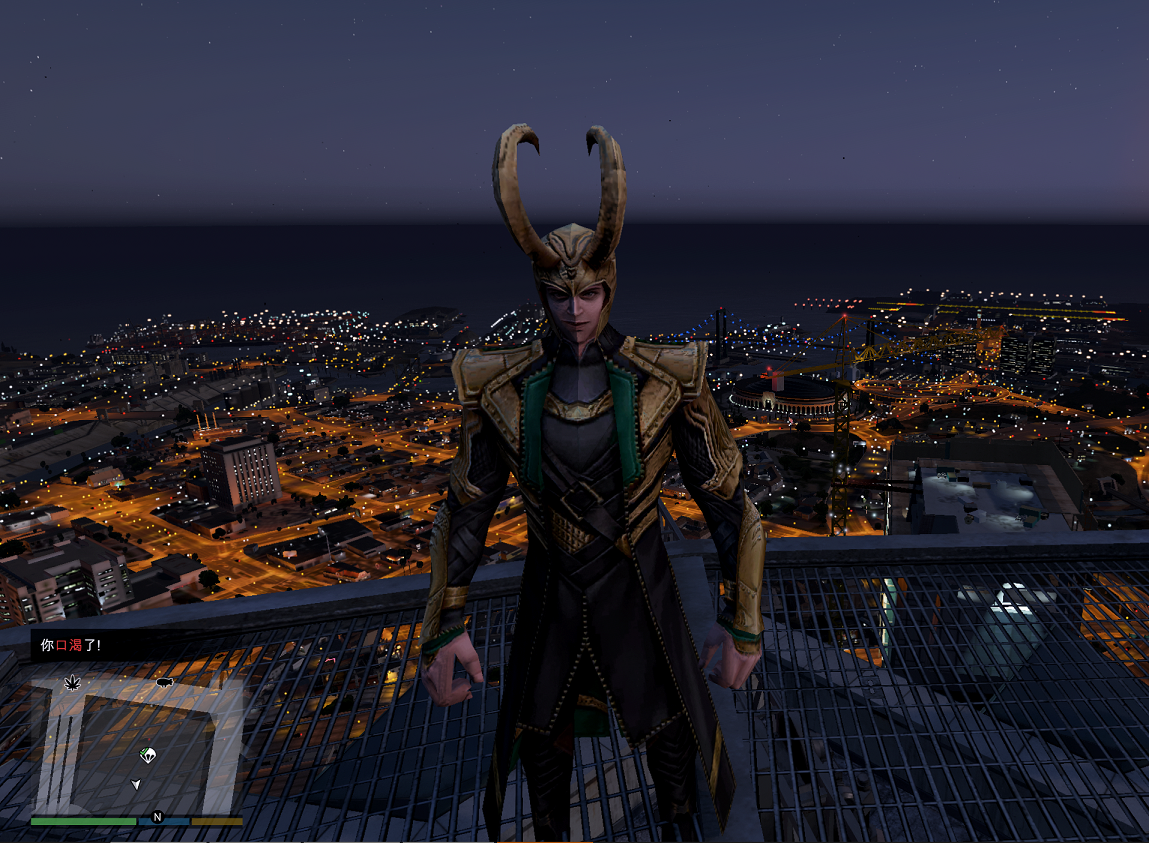Click the parachute jump blip with green checkmark
Image resolution: width=1149 pixels, height=843 pixels.
point(147,755)
